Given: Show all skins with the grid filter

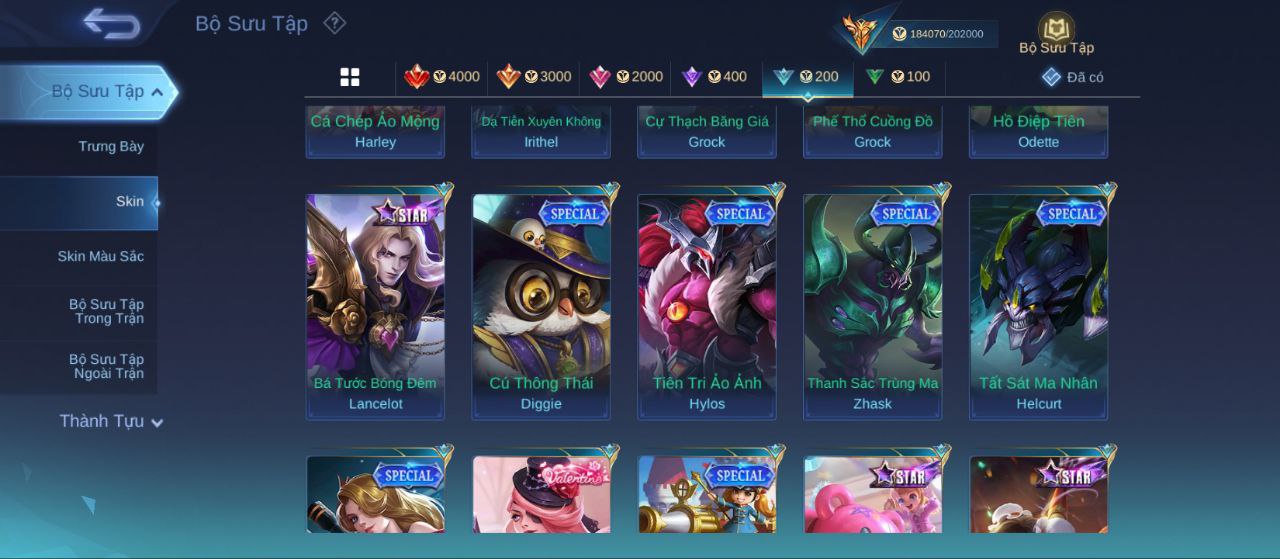Looking at the screenshot, I should click(350, 77).
